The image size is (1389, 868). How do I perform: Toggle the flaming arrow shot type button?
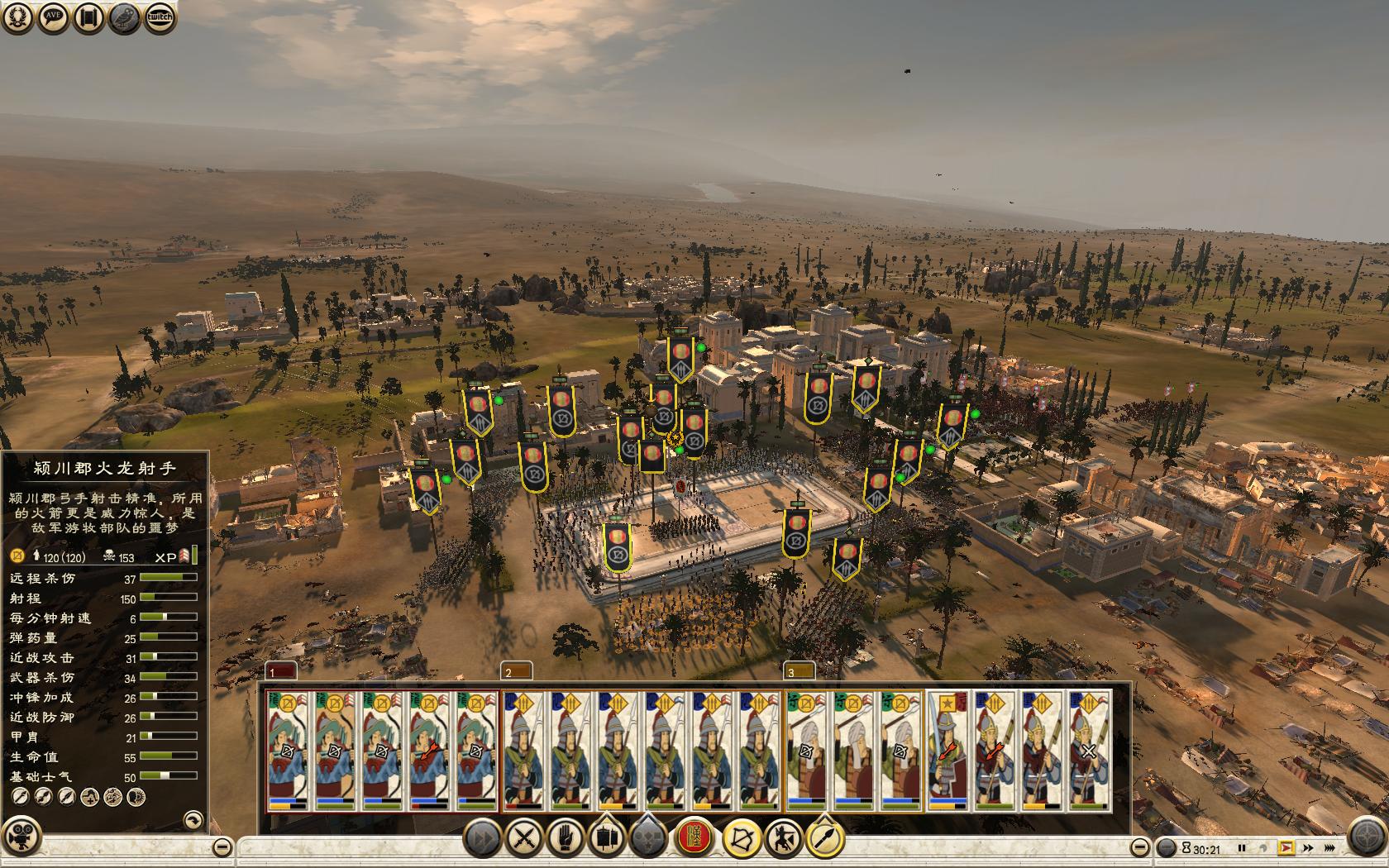pos(824,839)
